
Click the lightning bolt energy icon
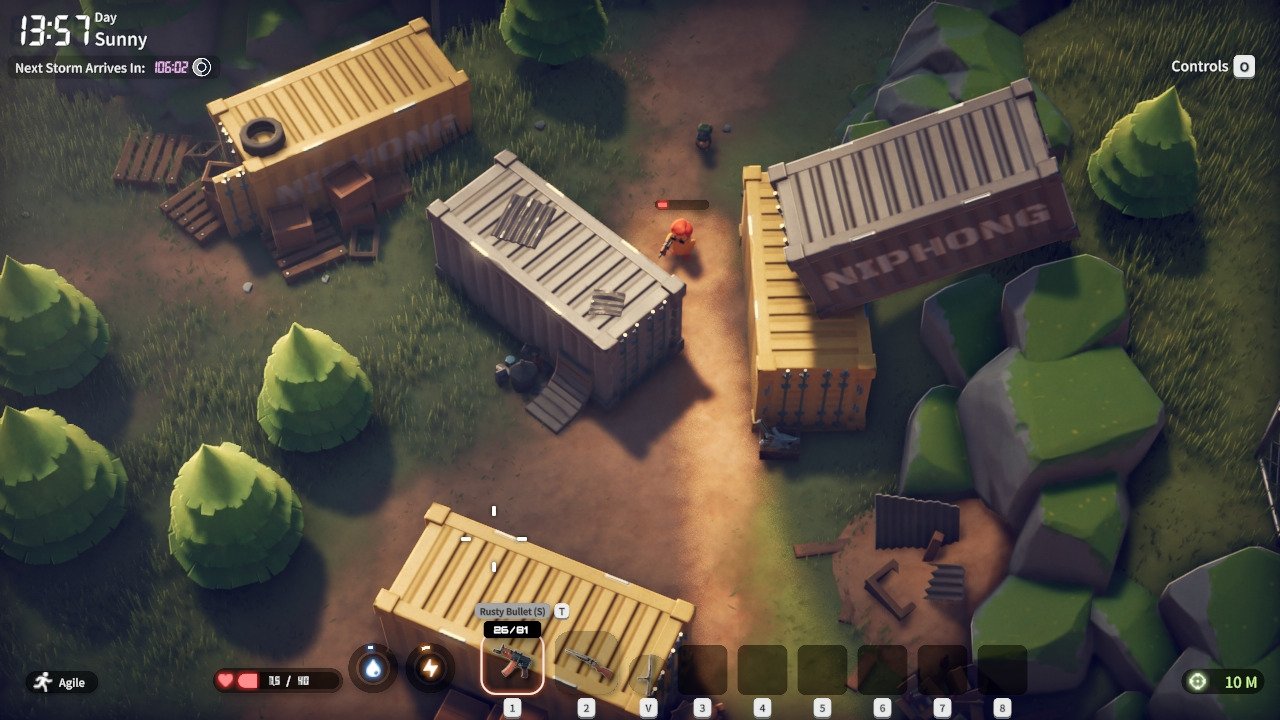point(430,670)
